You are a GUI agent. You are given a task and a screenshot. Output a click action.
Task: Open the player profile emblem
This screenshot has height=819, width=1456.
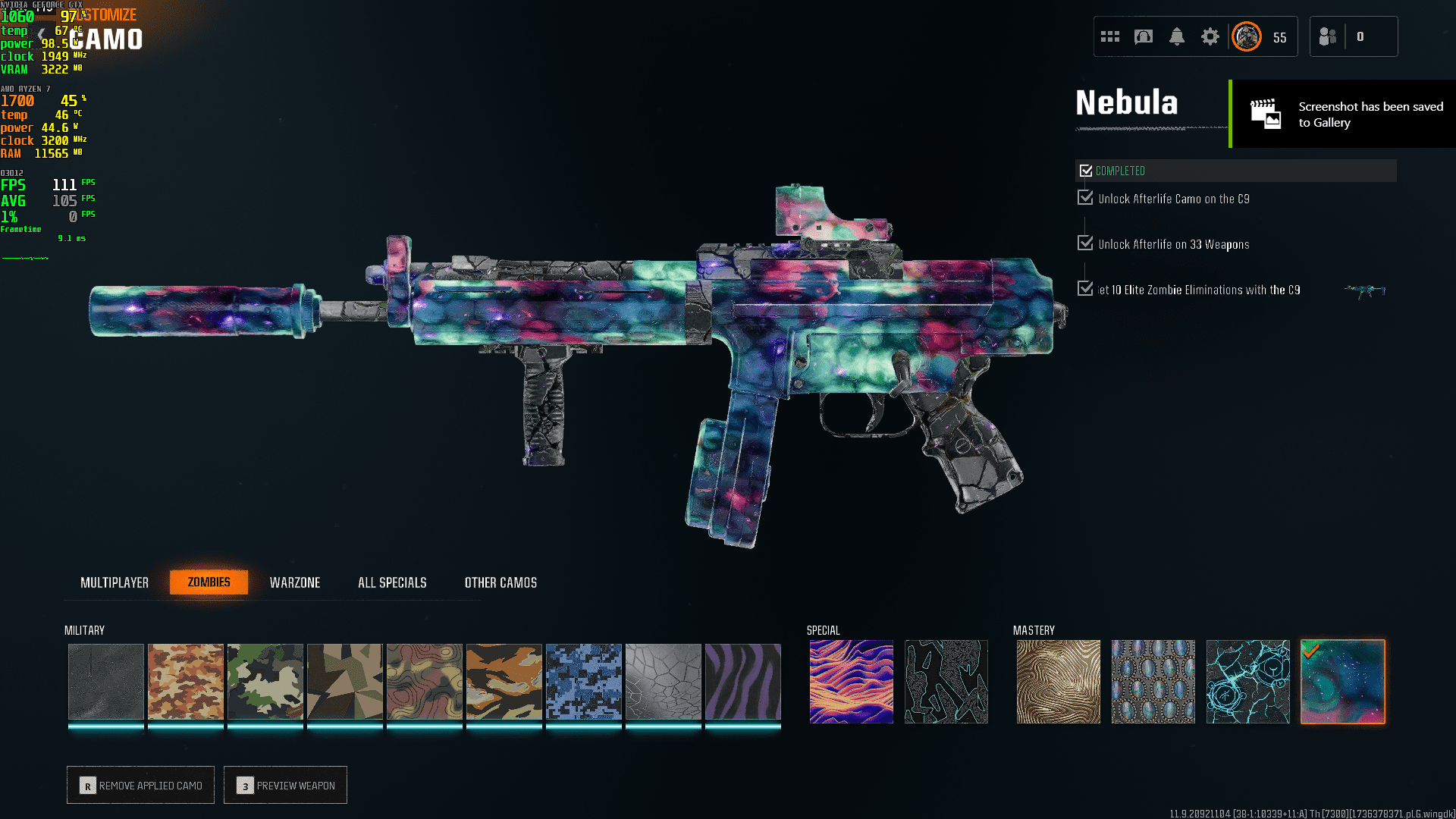point(1247,36)
